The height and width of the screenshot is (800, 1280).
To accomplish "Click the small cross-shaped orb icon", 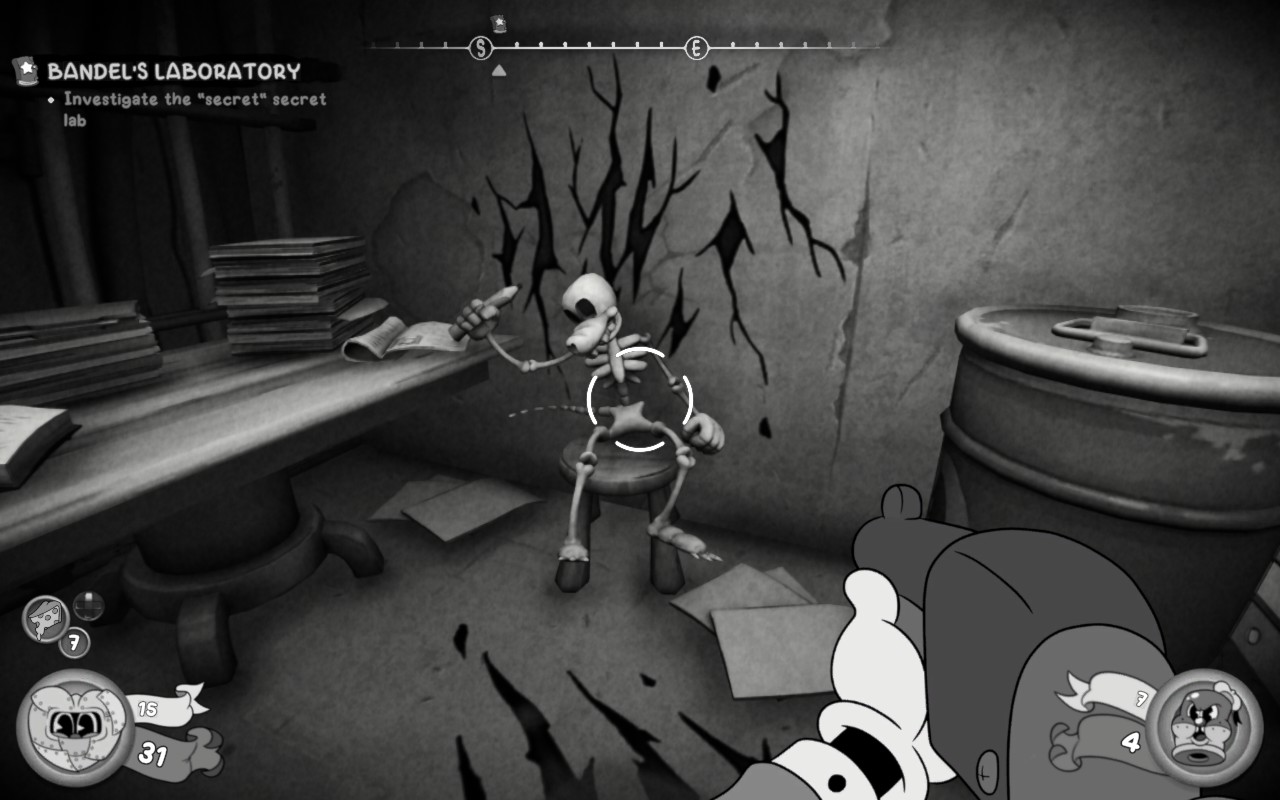I will point(88,605).
